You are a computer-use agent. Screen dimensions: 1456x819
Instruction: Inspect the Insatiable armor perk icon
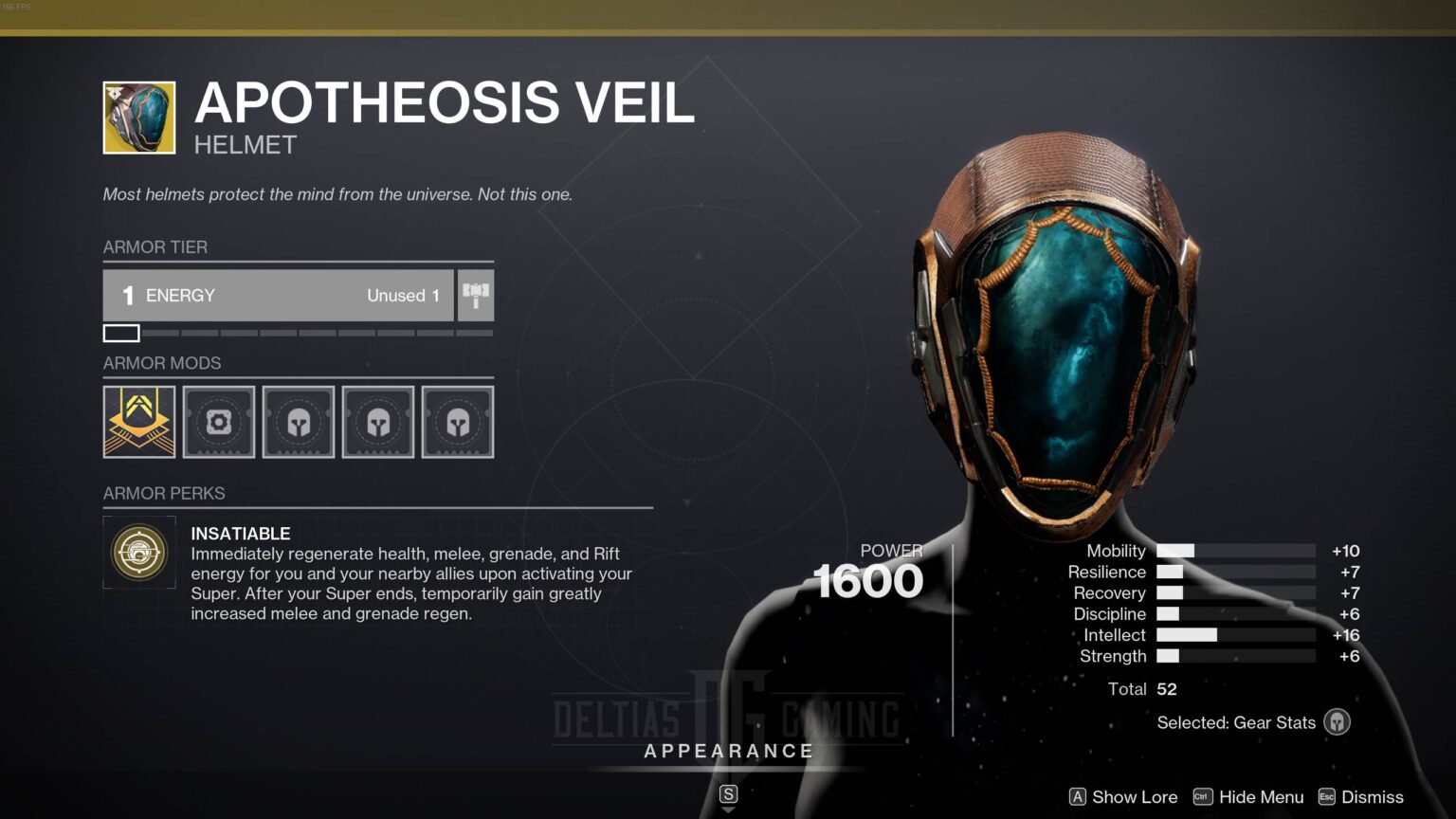(x=138, y=553)
